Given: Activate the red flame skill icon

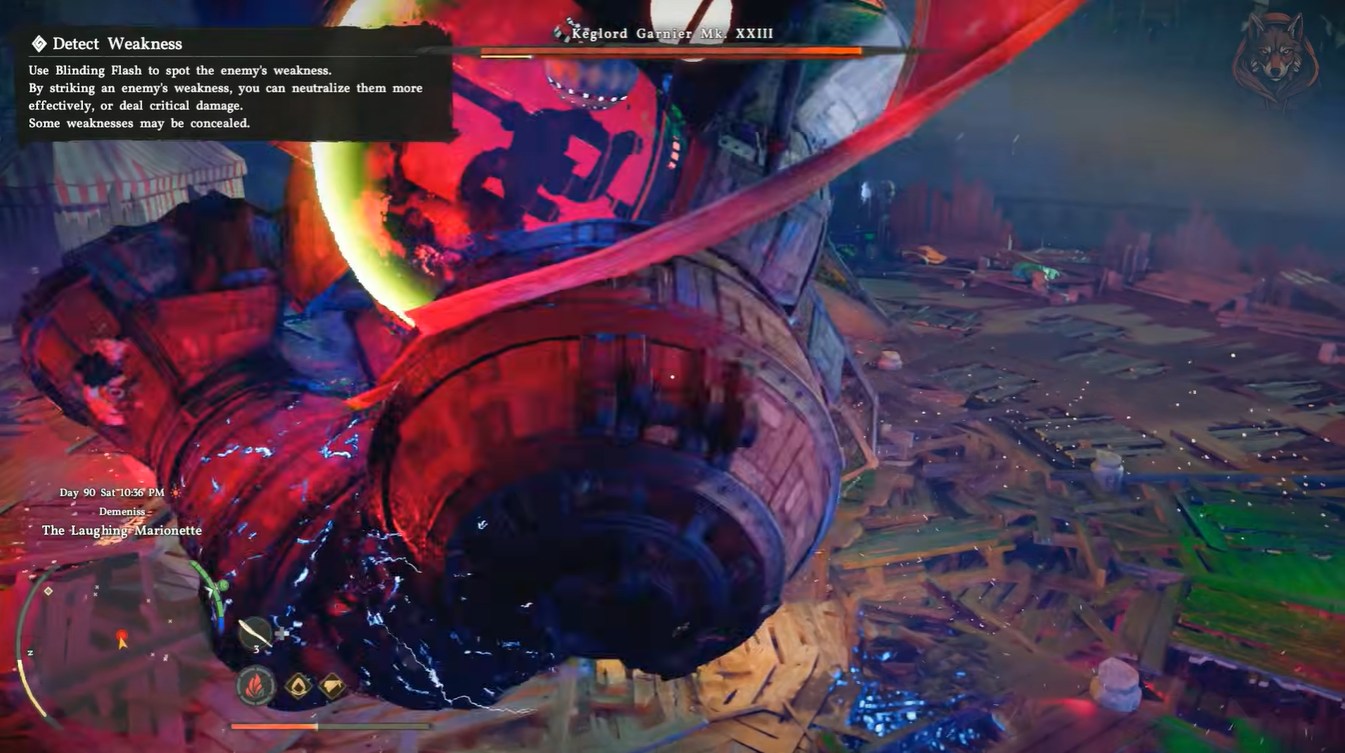Looking at the screenshot, I should (x=255, y=687).
